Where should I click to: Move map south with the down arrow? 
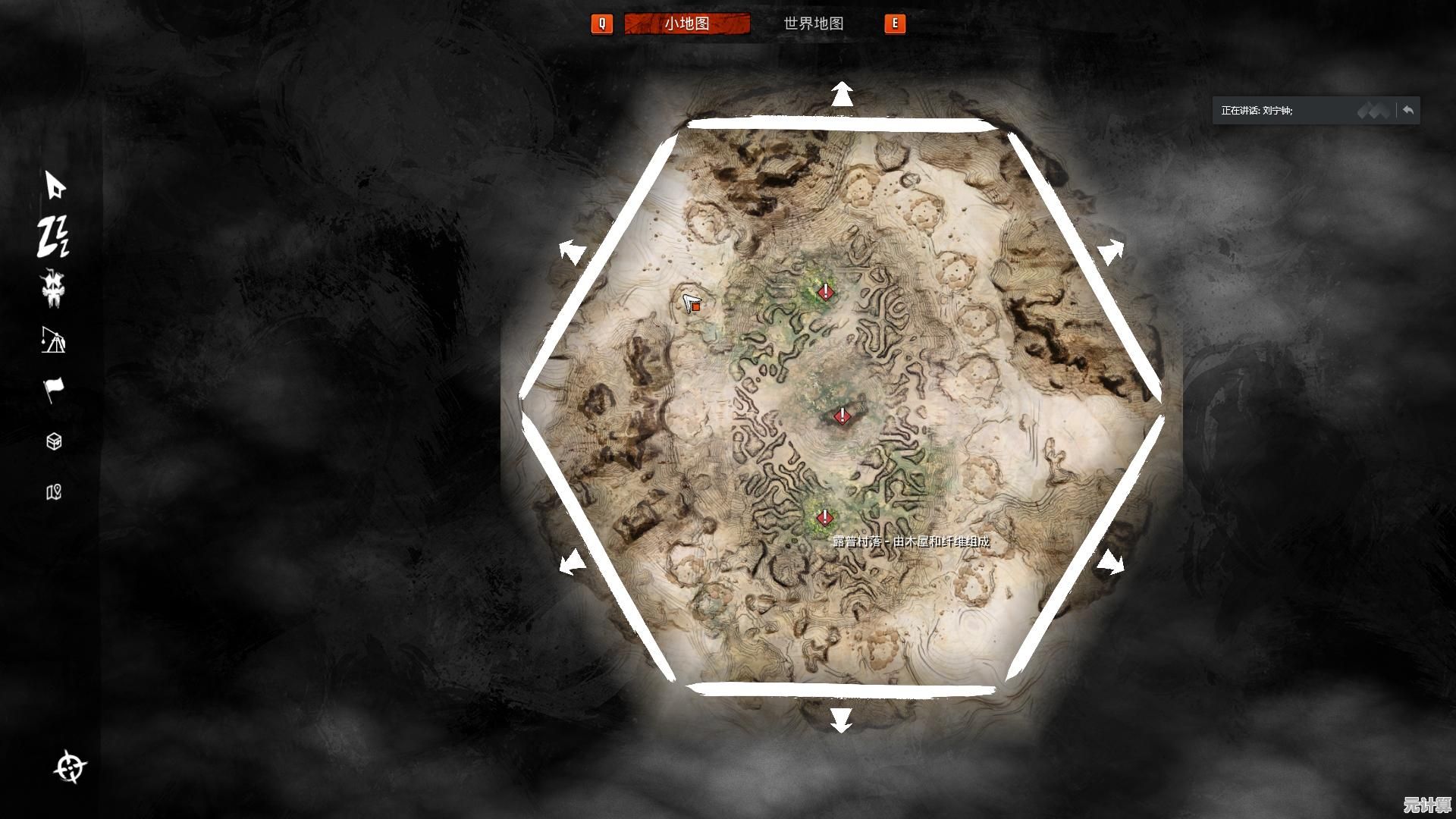[841, 720]
